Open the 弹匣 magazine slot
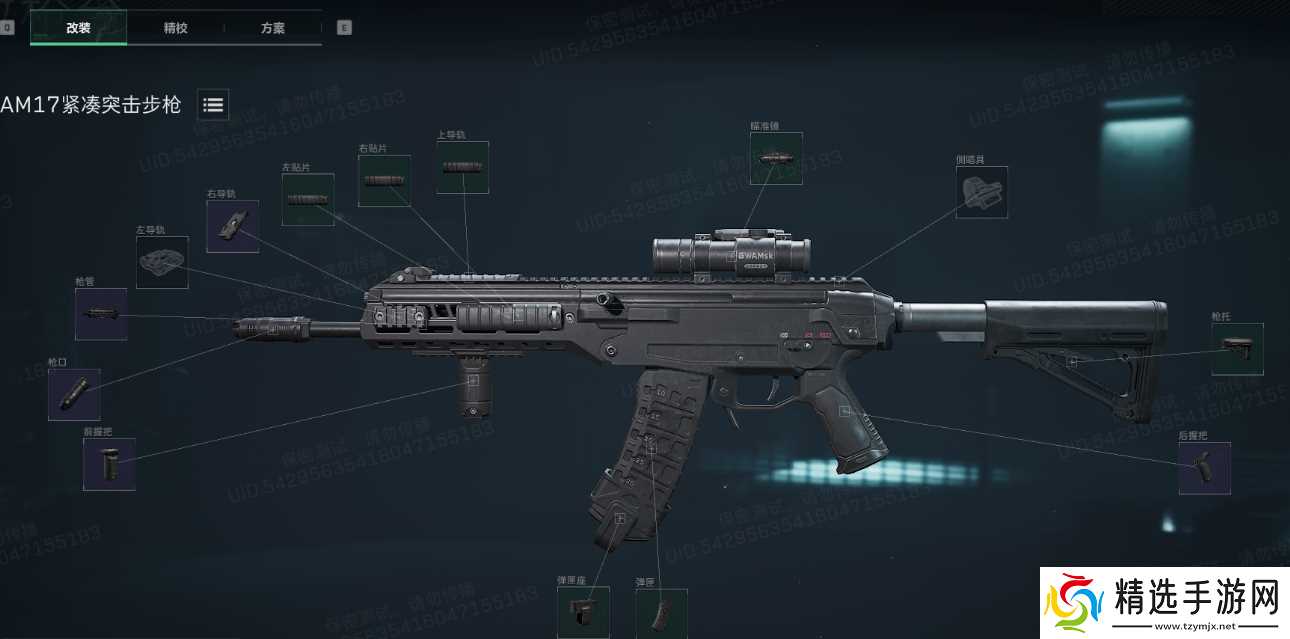The height and width of the screenshot is (639, 1290). point(661,613)
